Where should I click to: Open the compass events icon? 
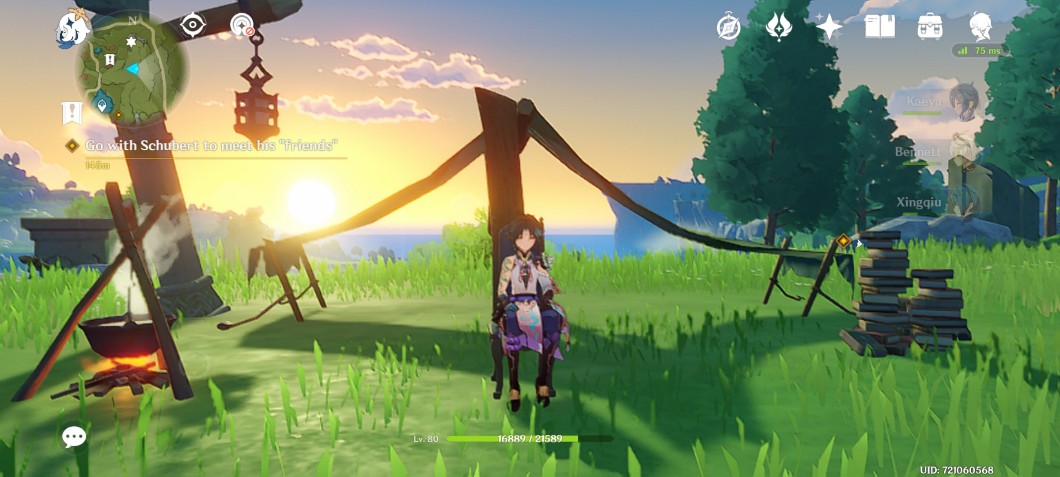click(729, 27)
